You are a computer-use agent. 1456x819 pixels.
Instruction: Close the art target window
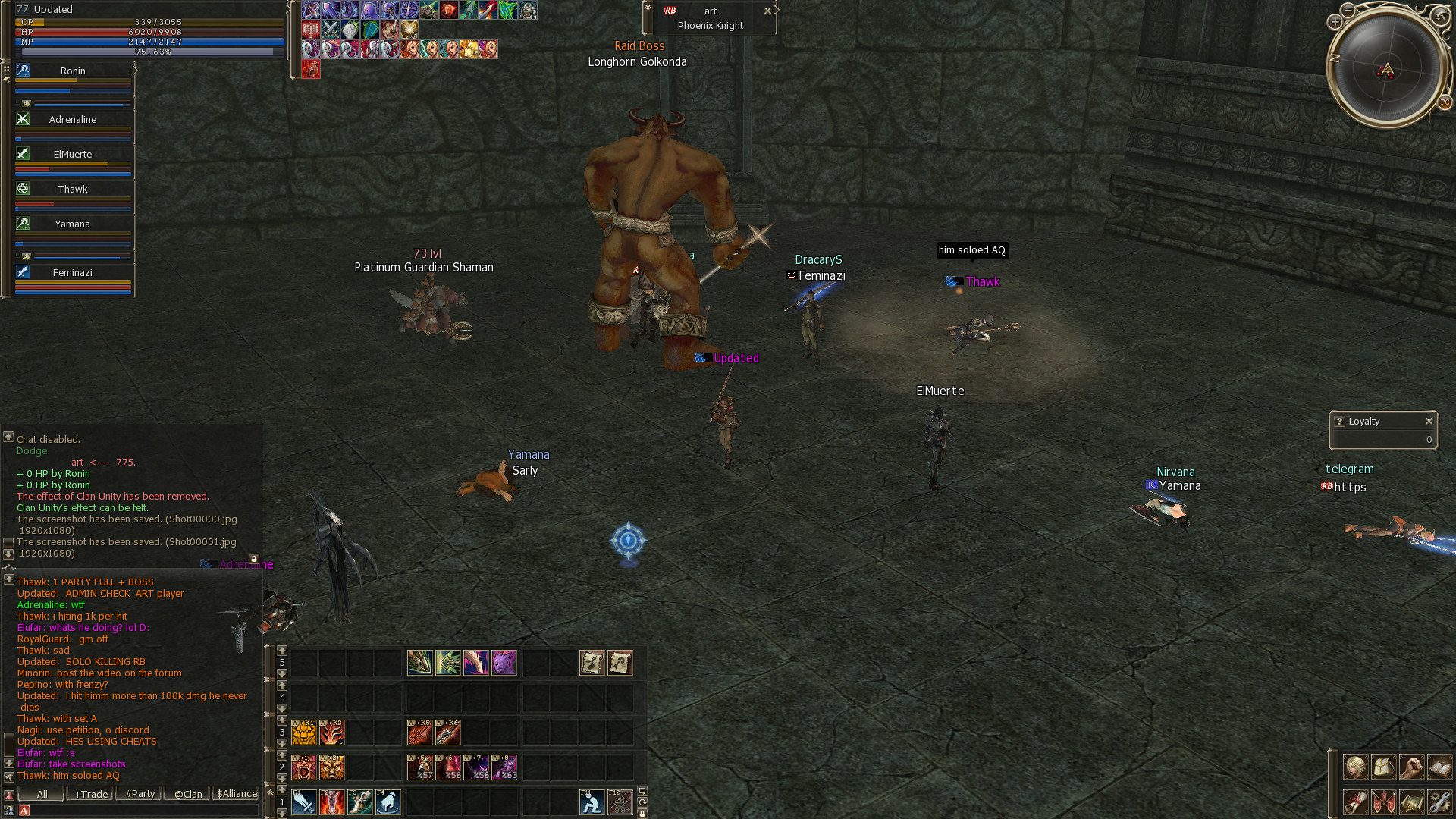pos(767,11)
